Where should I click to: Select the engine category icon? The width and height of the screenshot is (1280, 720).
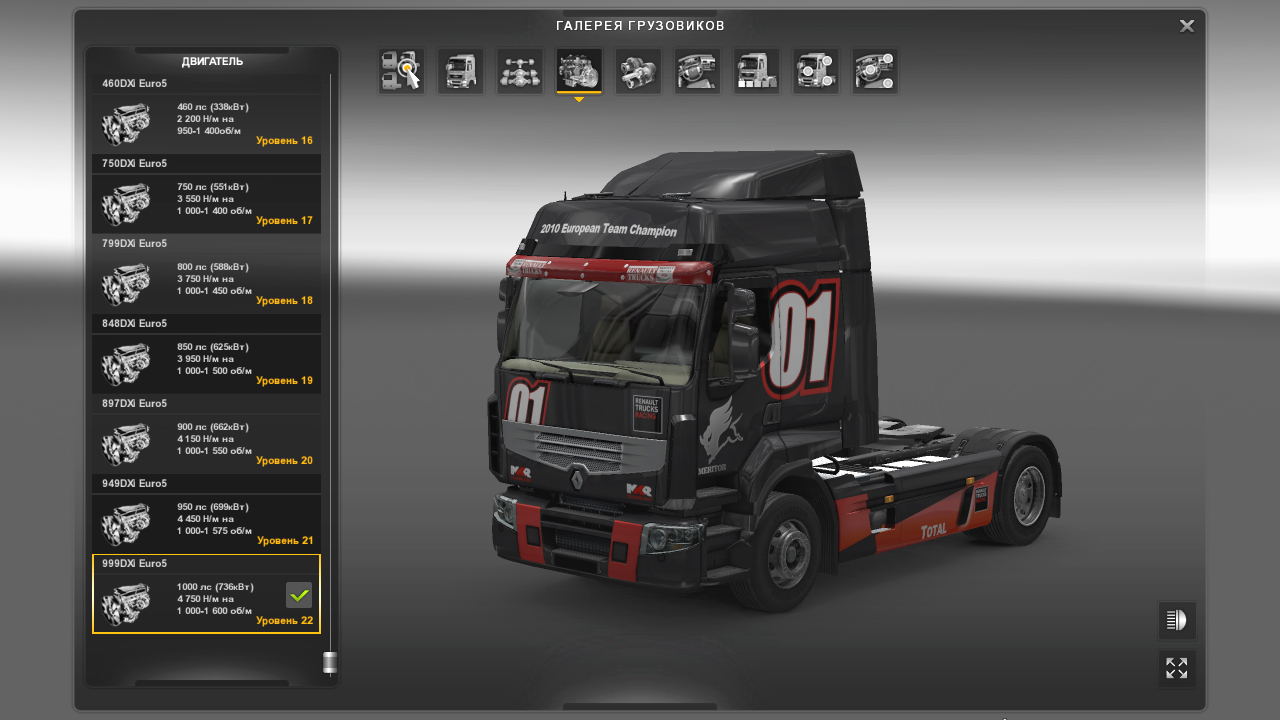[578, 70]
